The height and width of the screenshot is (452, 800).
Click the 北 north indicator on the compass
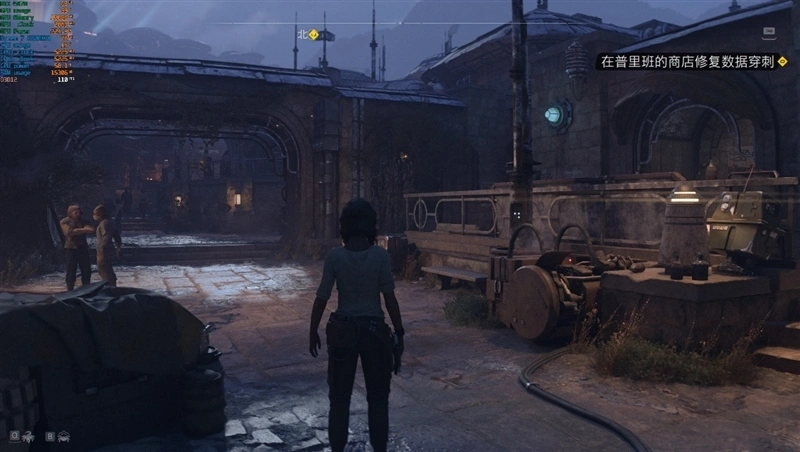point(301,34)
